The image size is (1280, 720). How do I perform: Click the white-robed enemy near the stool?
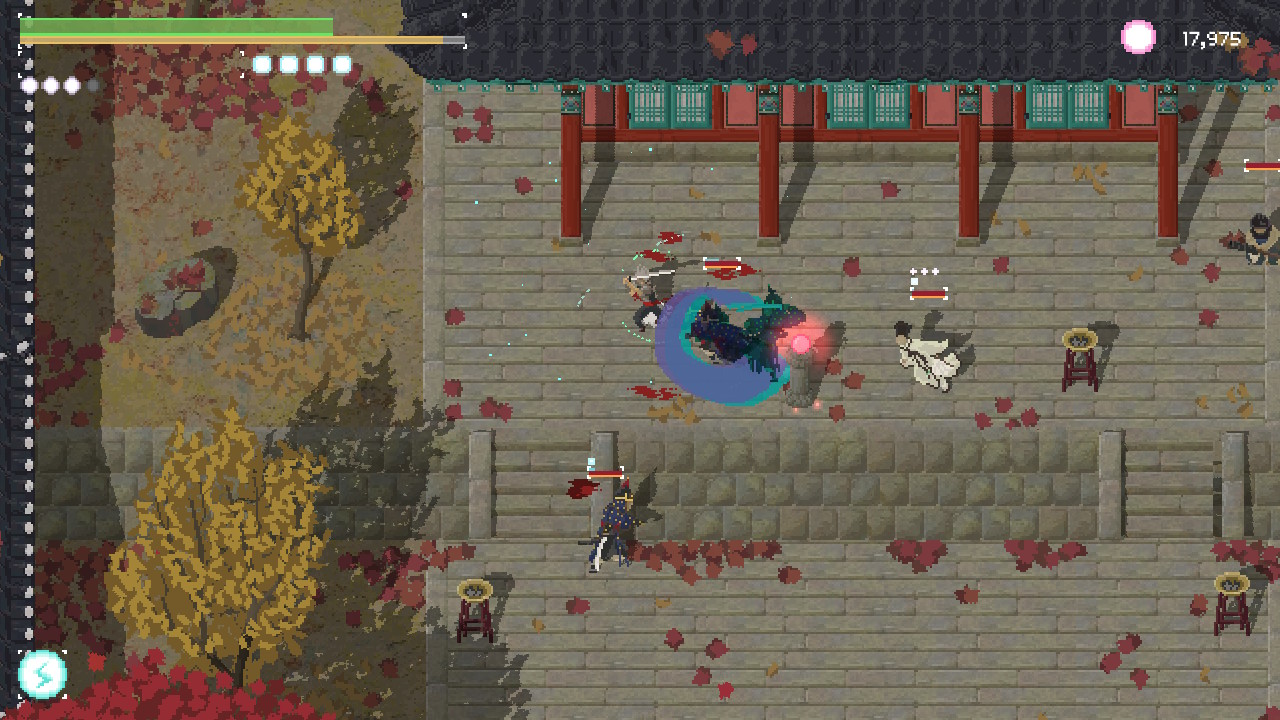click(930, 355)
